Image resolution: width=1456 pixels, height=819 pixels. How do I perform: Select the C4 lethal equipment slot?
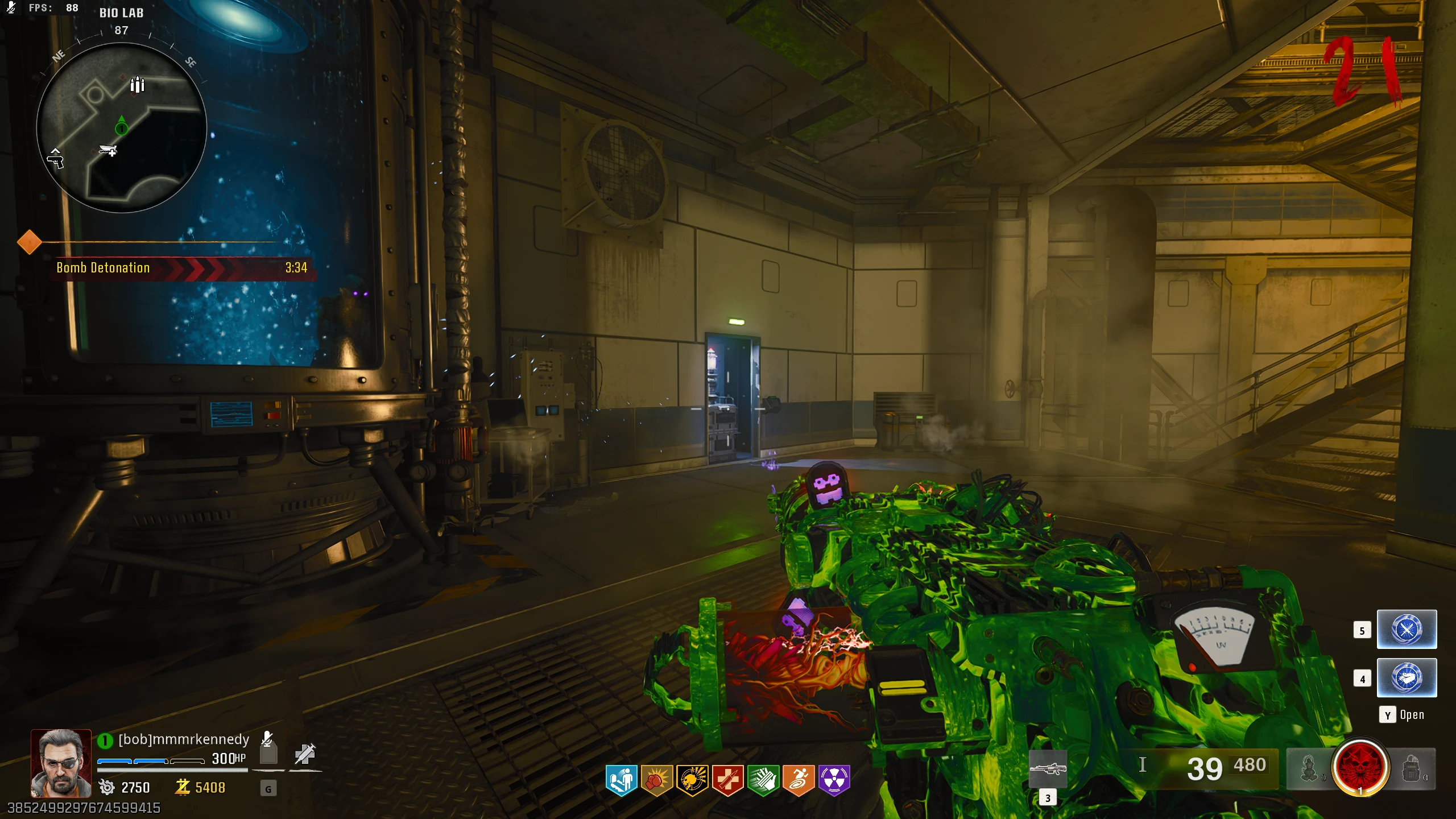point(1412,769)
